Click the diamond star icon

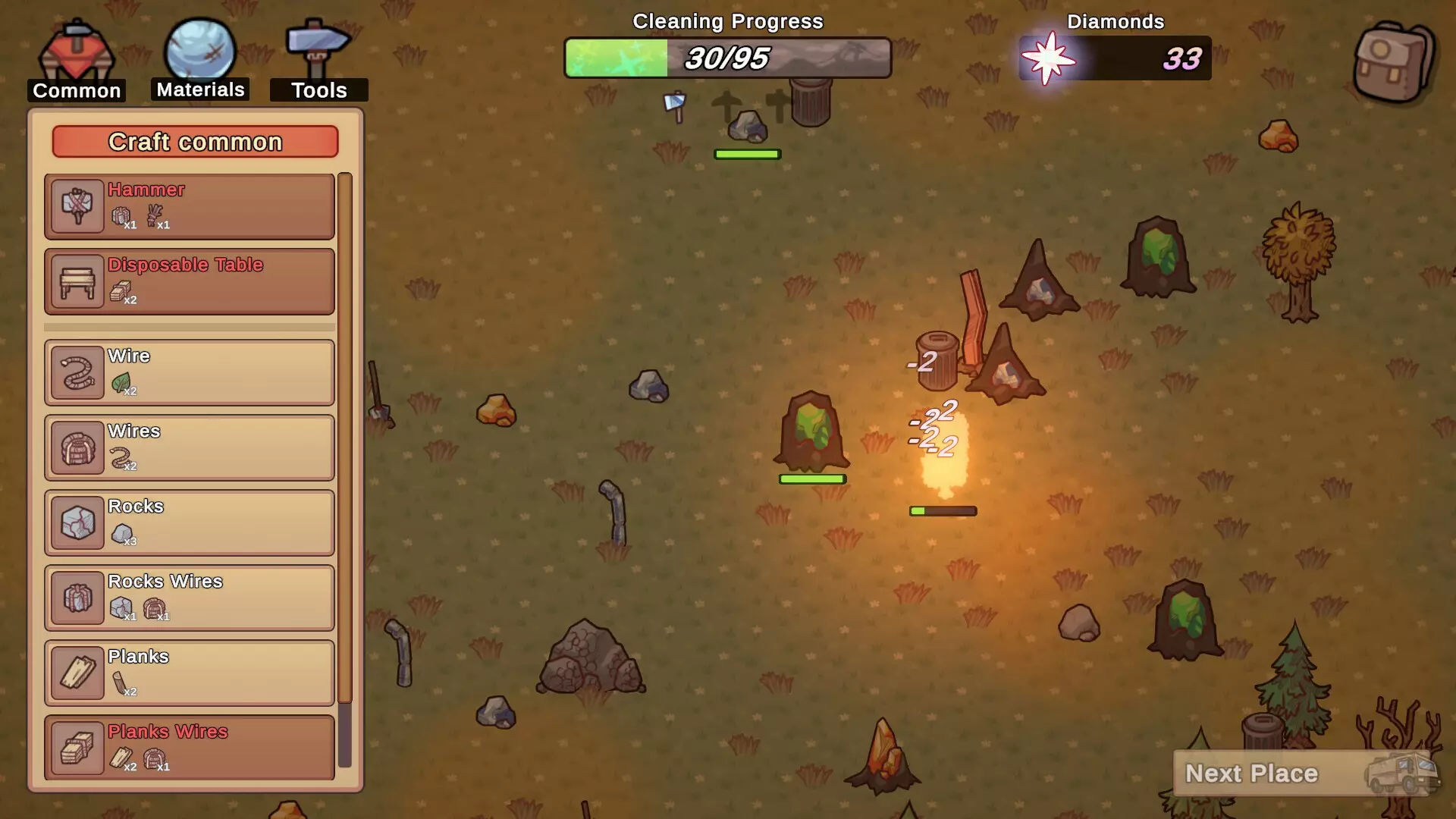[x=1050, y=58]
